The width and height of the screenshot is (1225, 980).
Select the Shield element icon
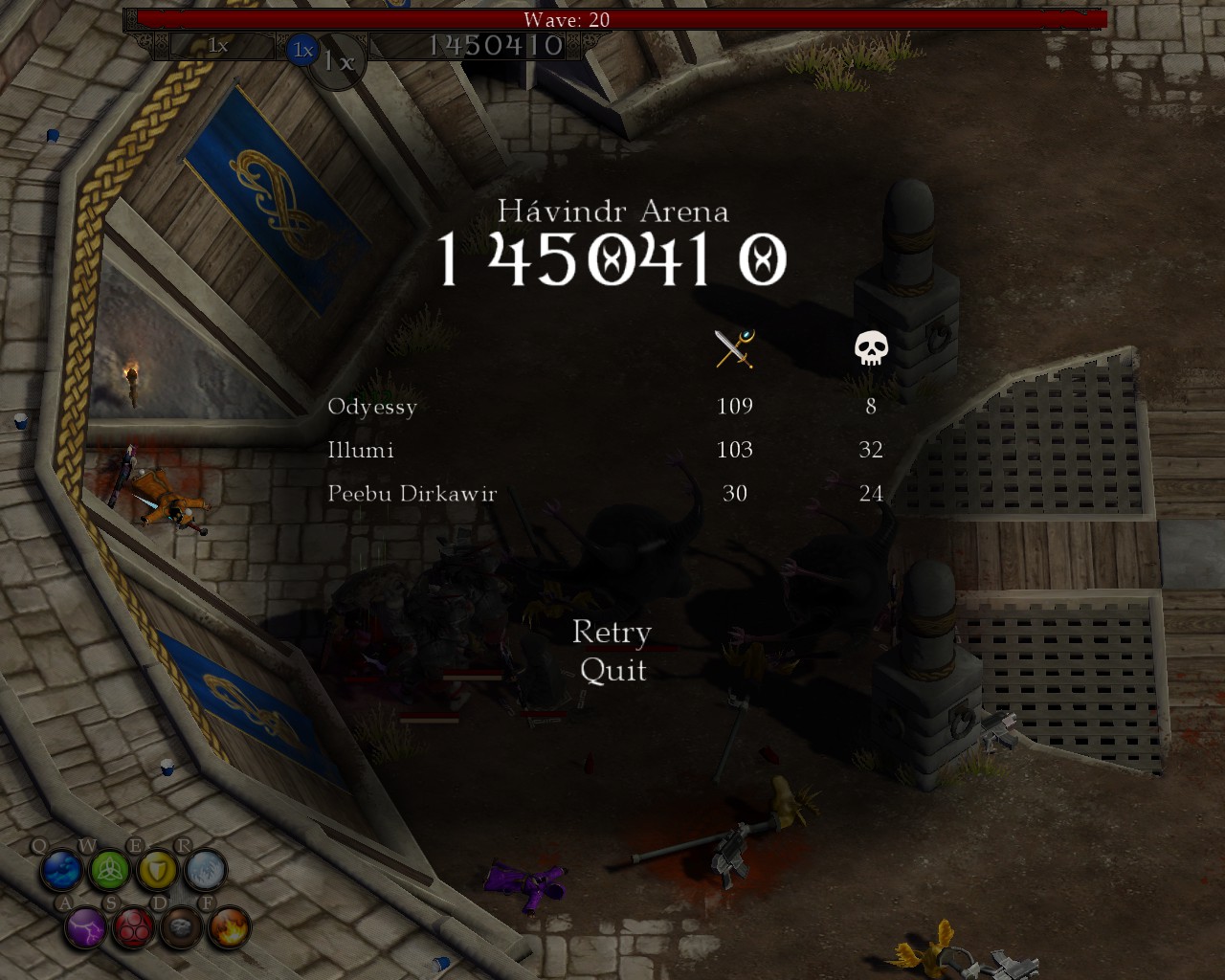(x=158, y=869)
